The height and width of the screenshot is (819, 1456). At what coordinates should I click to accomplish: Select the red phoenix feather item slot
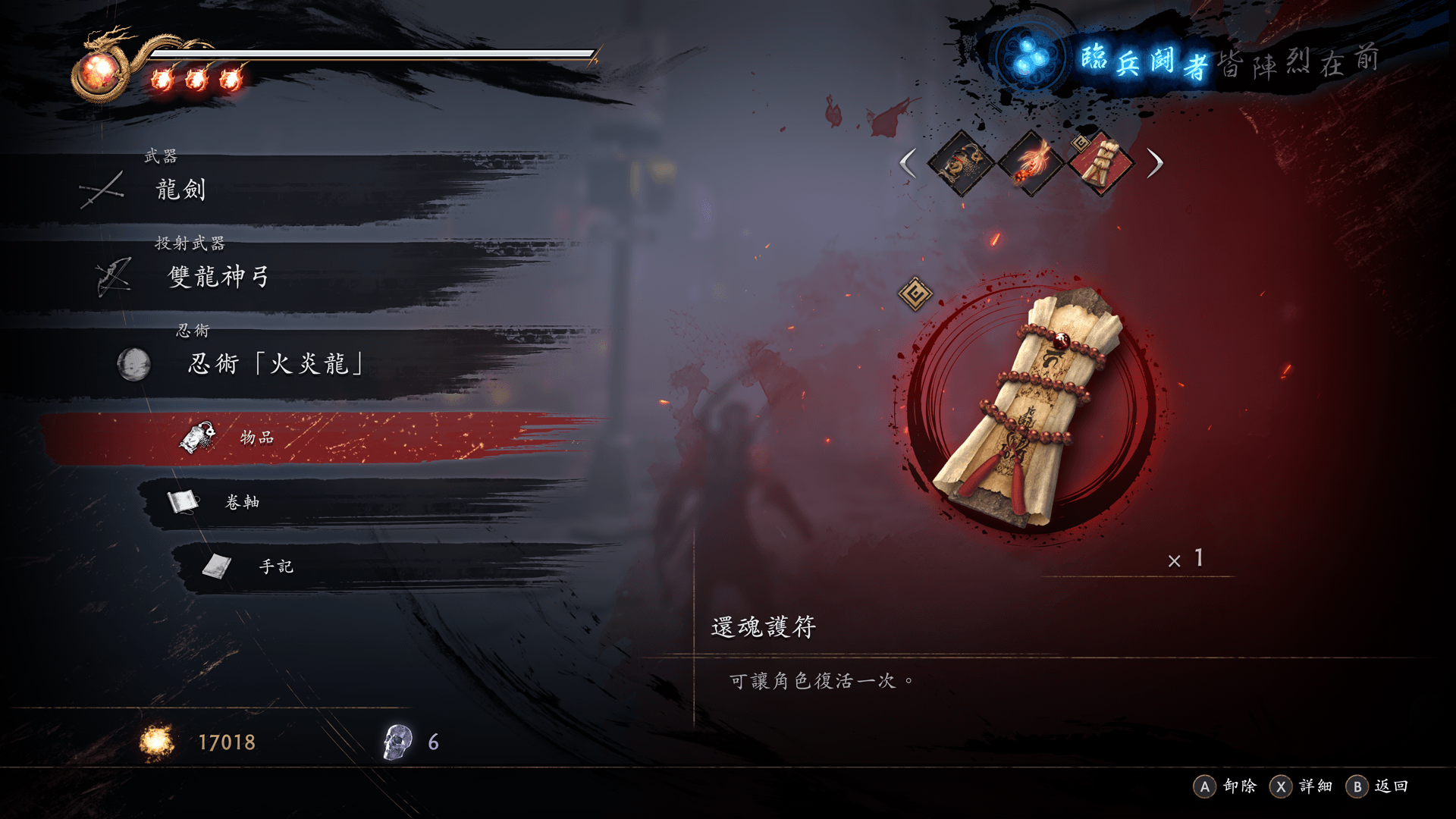point(1031,163)
